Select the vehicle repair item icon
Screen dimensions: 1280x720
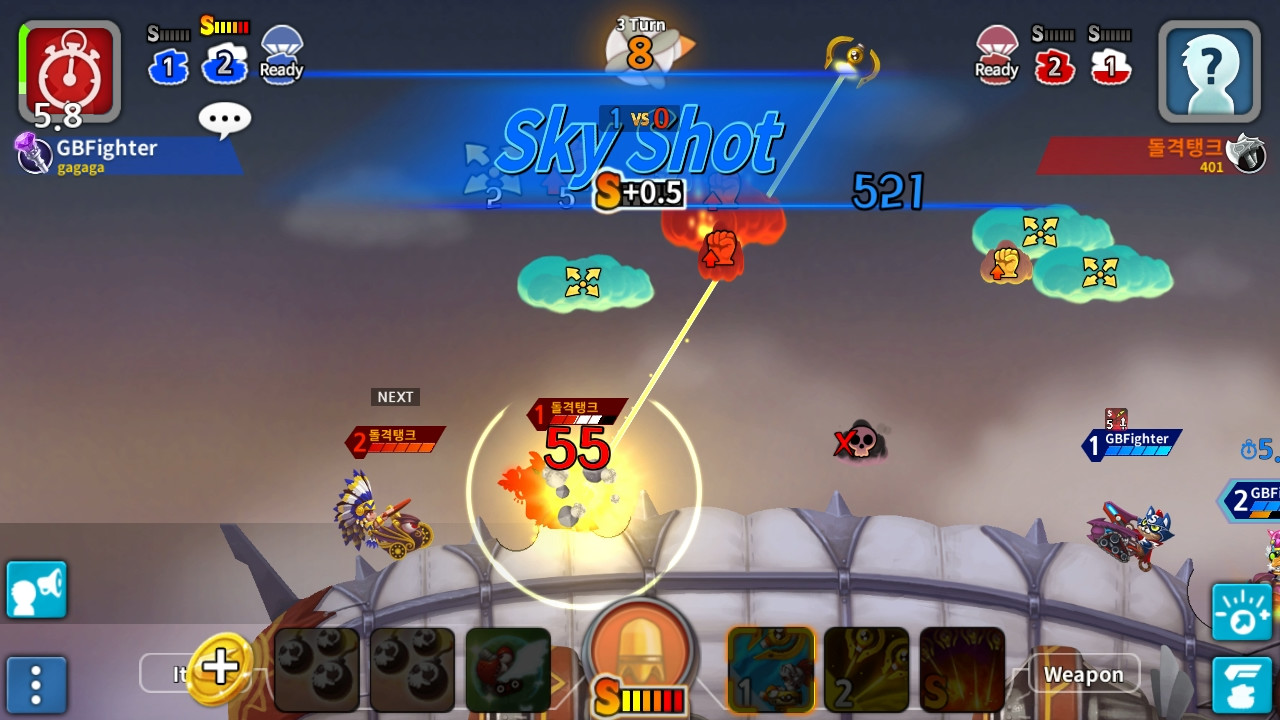click(508, 670)
